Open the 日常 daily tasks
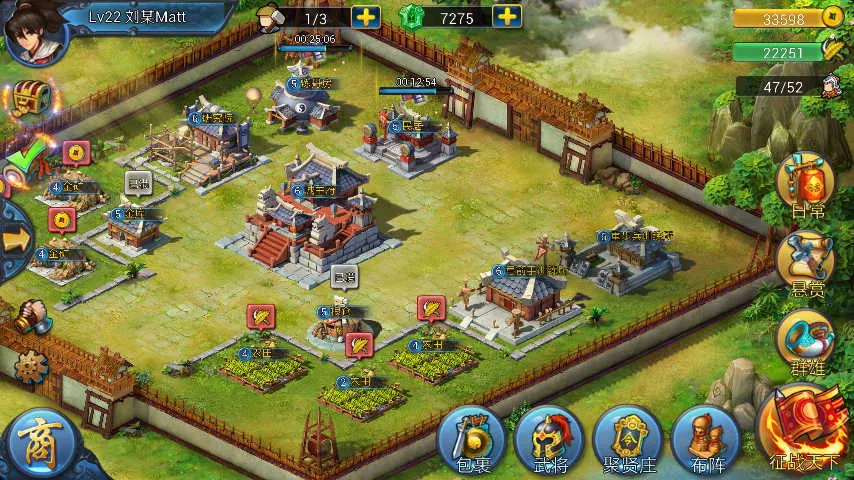Viewport: 854px width, 480px height. (807, 187)
